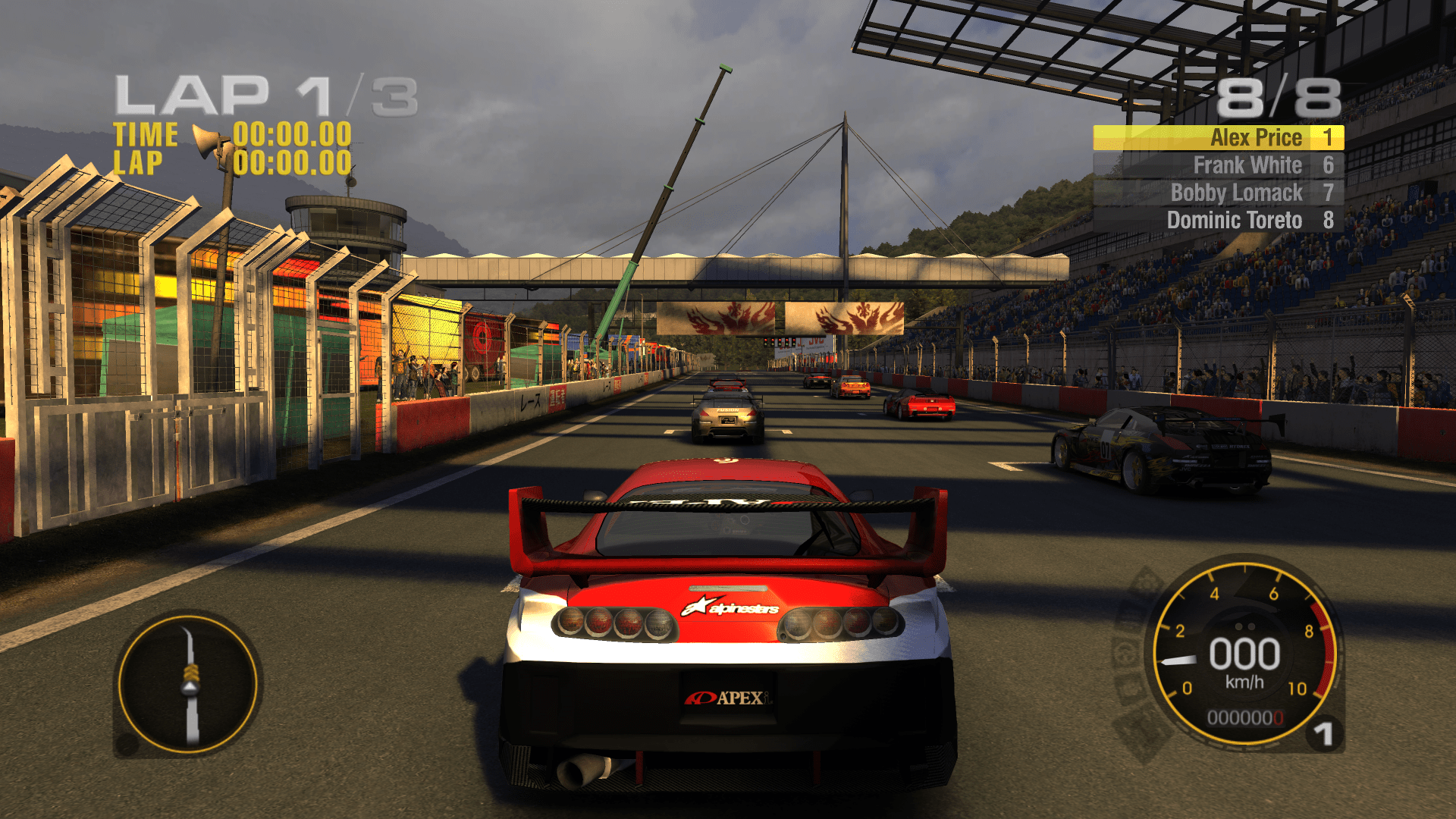Image resolution: width=1456 pixels, height=819 pixels.
Task: Click the circular track minimap
Action: (188, 683)
